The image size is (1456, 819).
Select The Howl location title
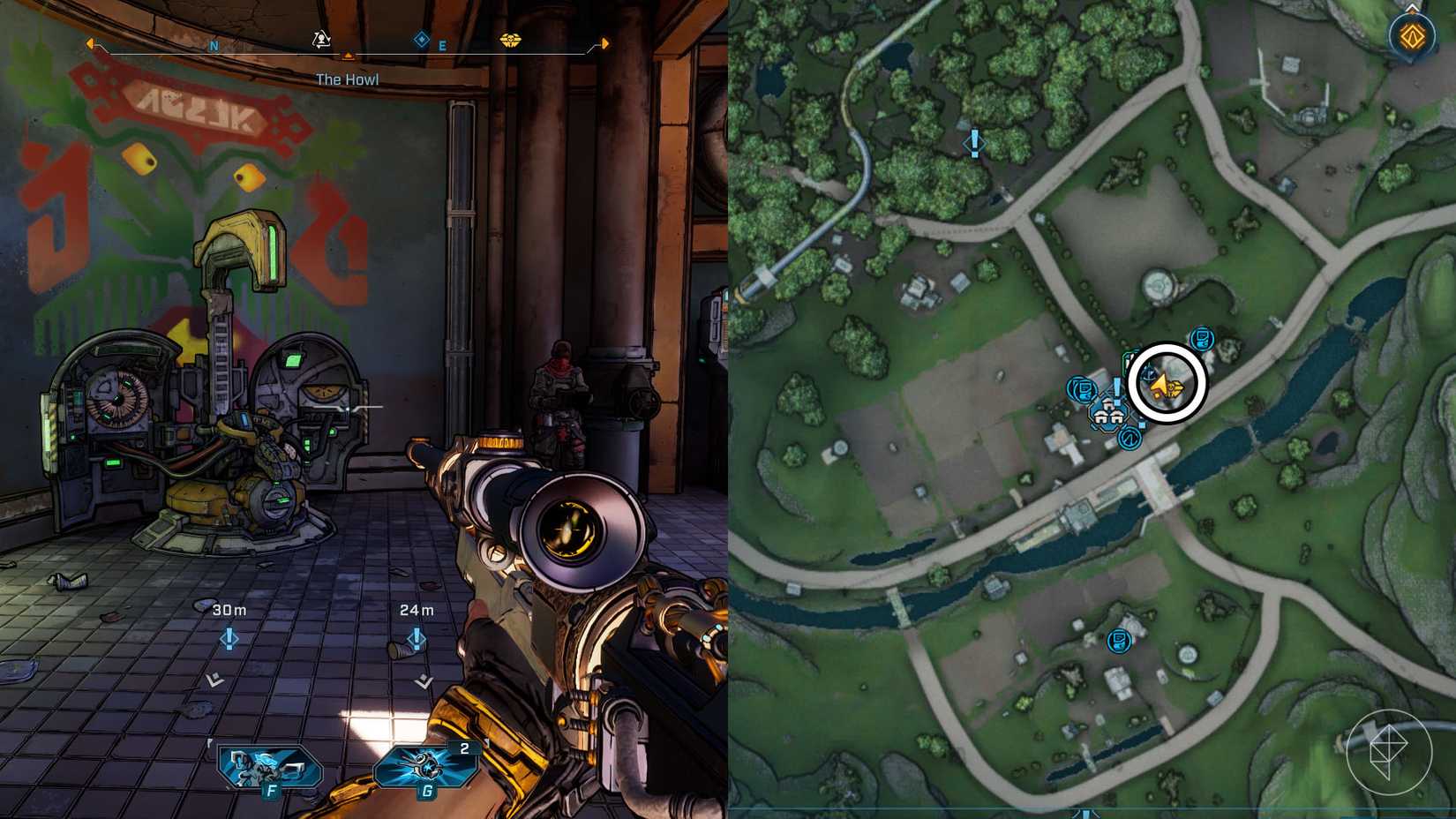(348, 79)
